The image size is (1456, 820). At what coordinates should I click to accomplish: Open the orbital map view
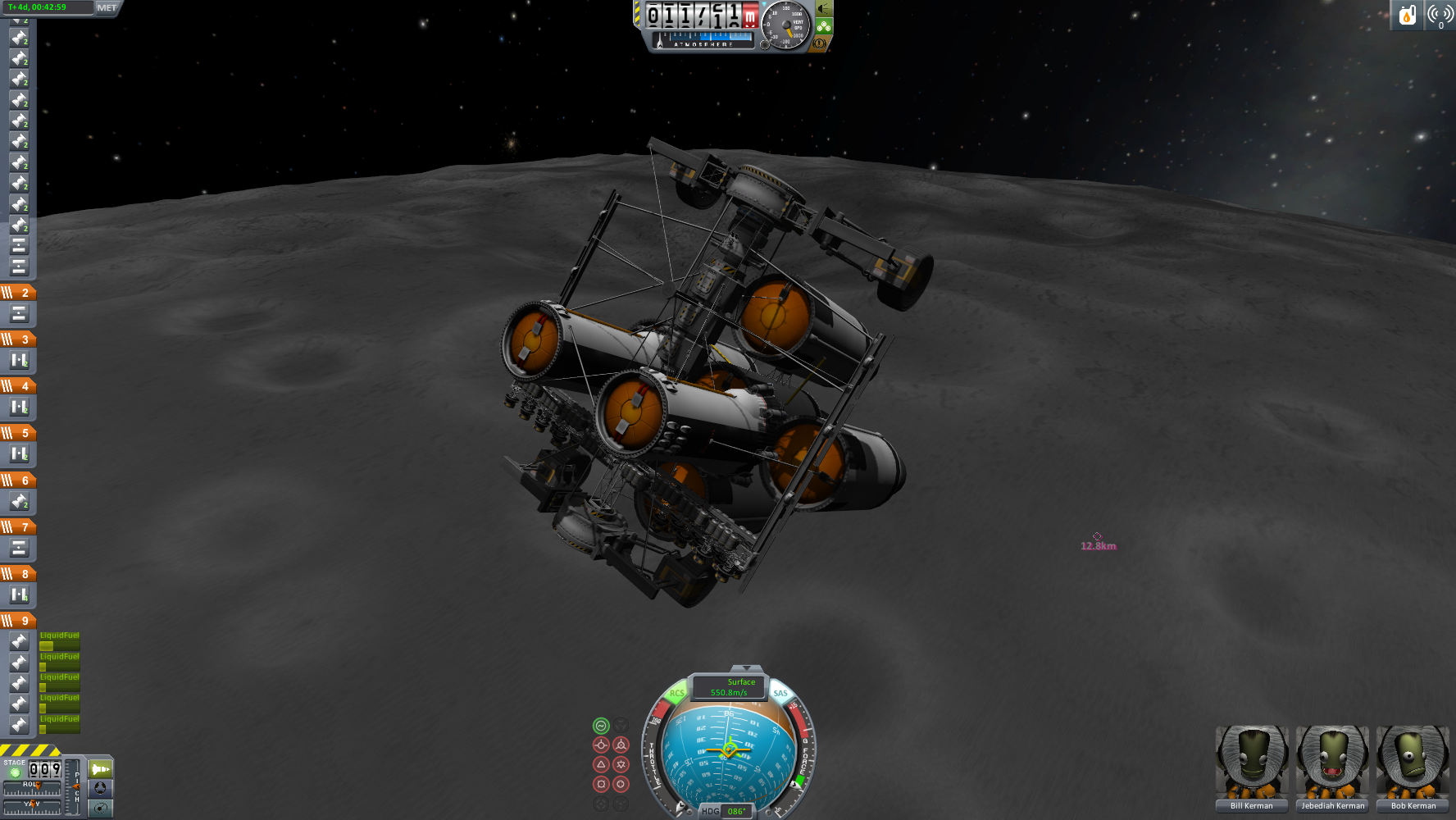pyautogui.click(x=100, y=808)
